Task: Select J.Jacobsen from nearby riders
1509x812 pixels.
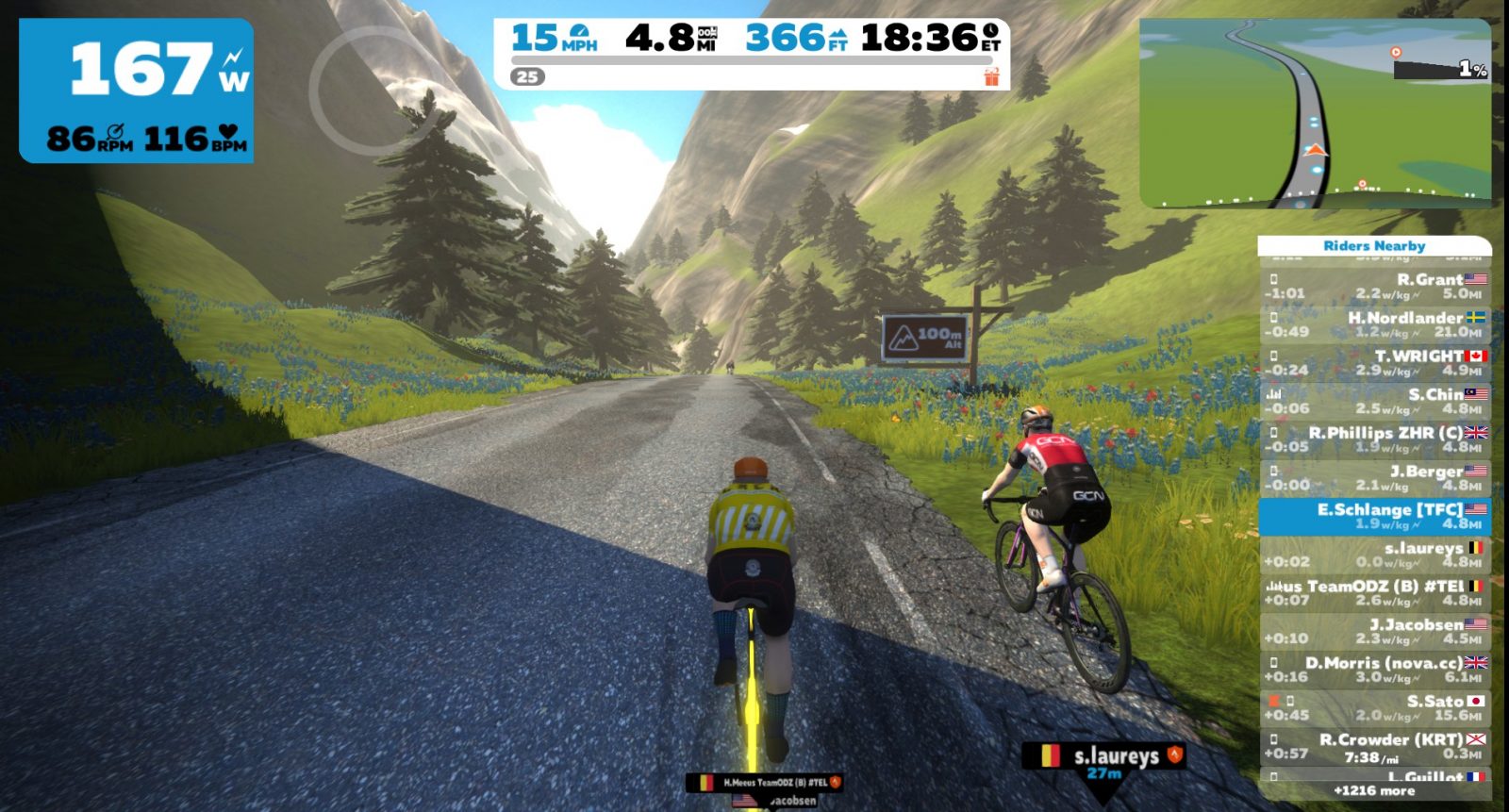Action: [x=1375, y=631]
